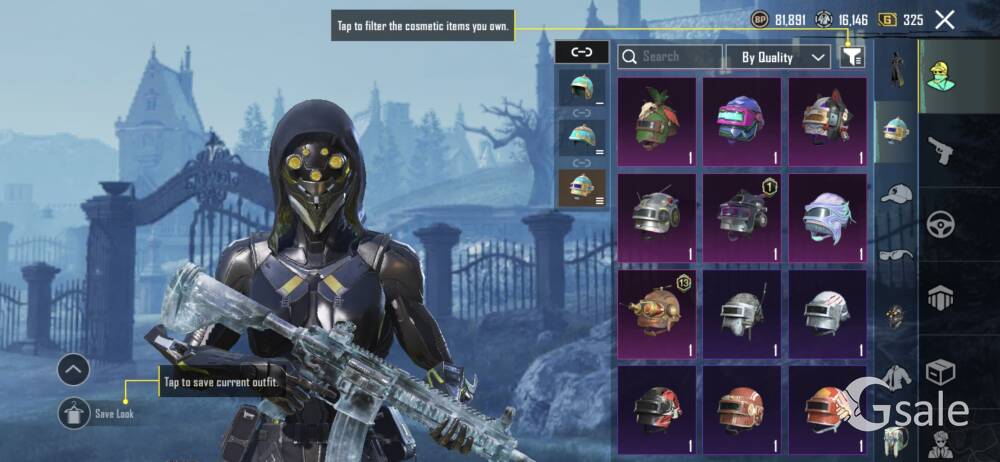The image size is (1000, 462).
Task: Open the By Quality sort dropdown
Action: tap(778, 57)
